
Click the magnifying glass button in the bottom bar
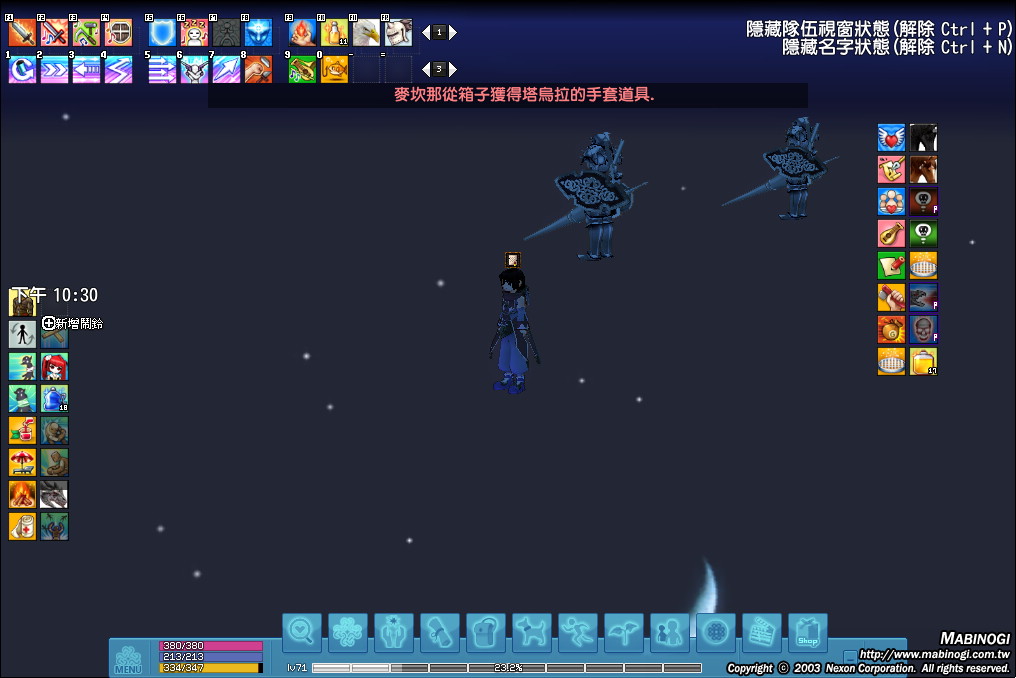(301, 632)
